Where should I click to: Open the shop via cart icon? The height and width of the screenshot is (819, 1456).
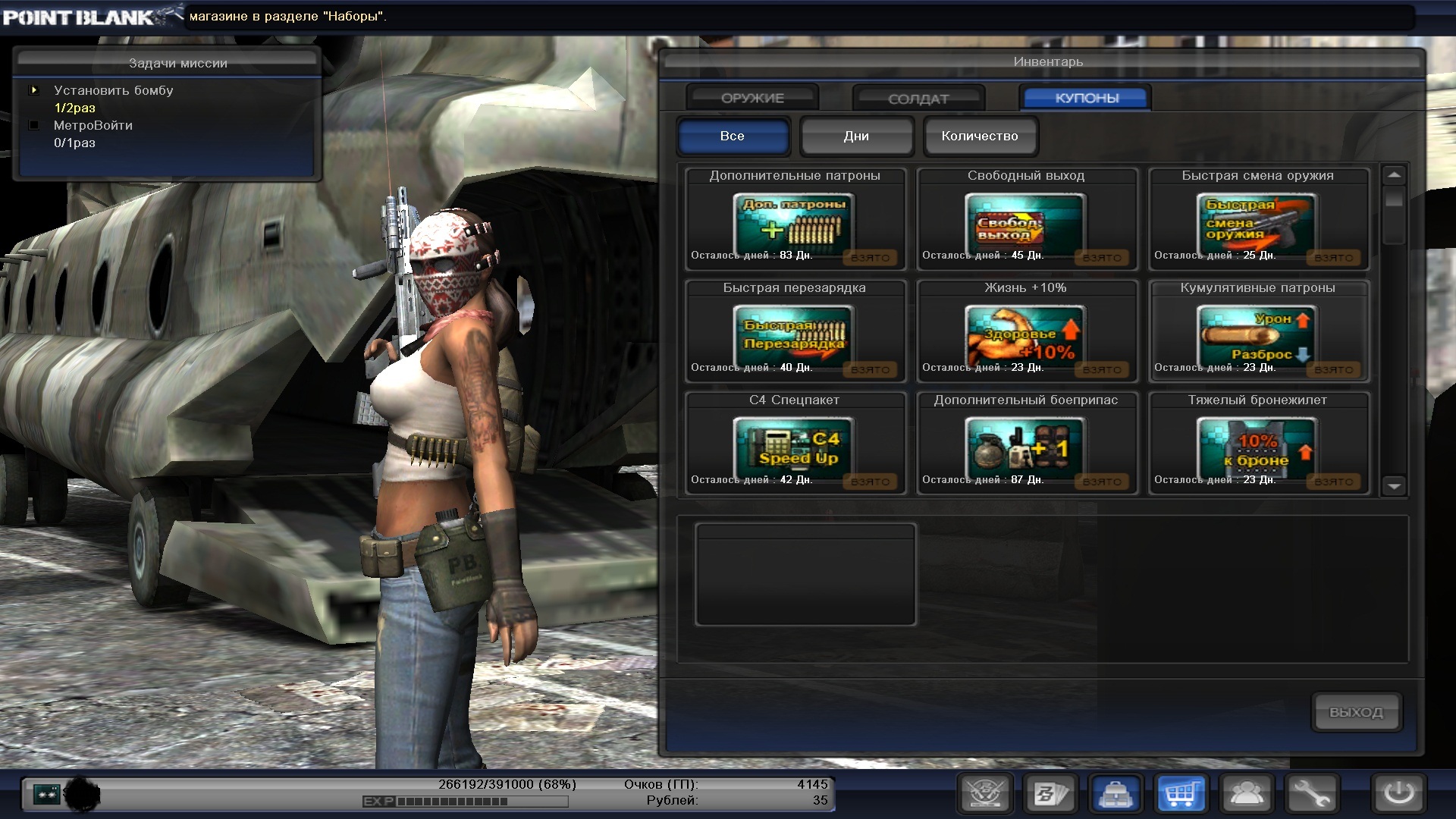(x=1181, y=794)
